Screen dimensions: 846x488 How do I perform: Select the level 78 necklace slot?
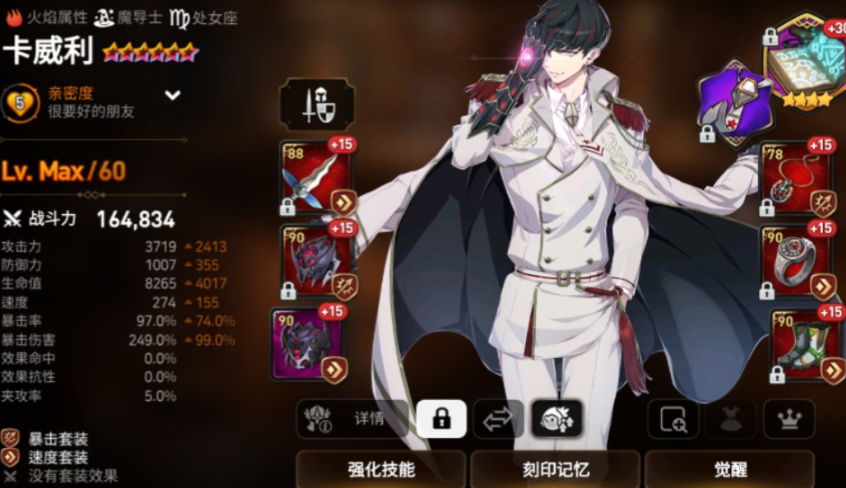797,178
